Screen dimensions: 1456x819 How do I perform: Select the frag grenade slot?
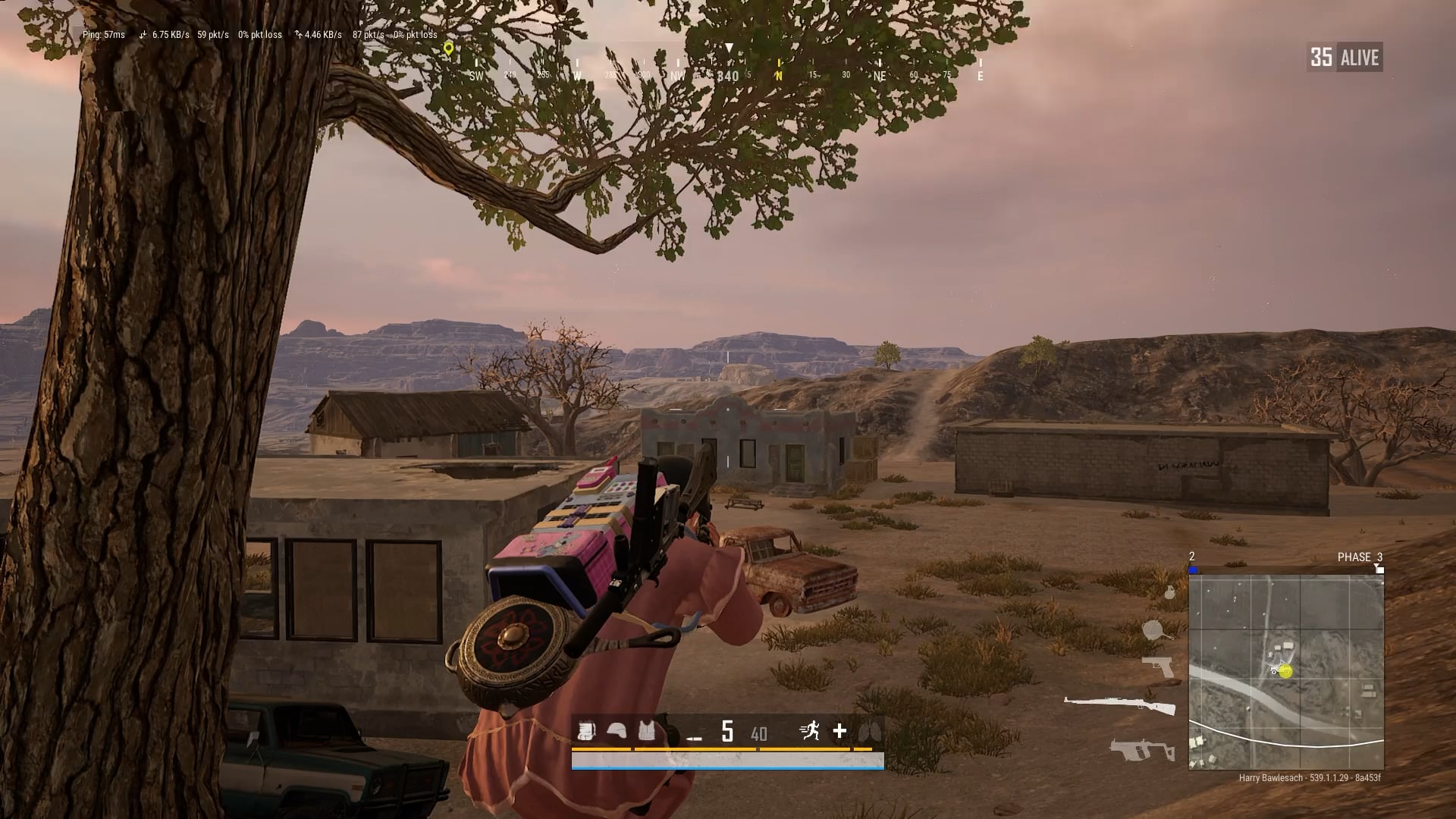(1169, 591)
